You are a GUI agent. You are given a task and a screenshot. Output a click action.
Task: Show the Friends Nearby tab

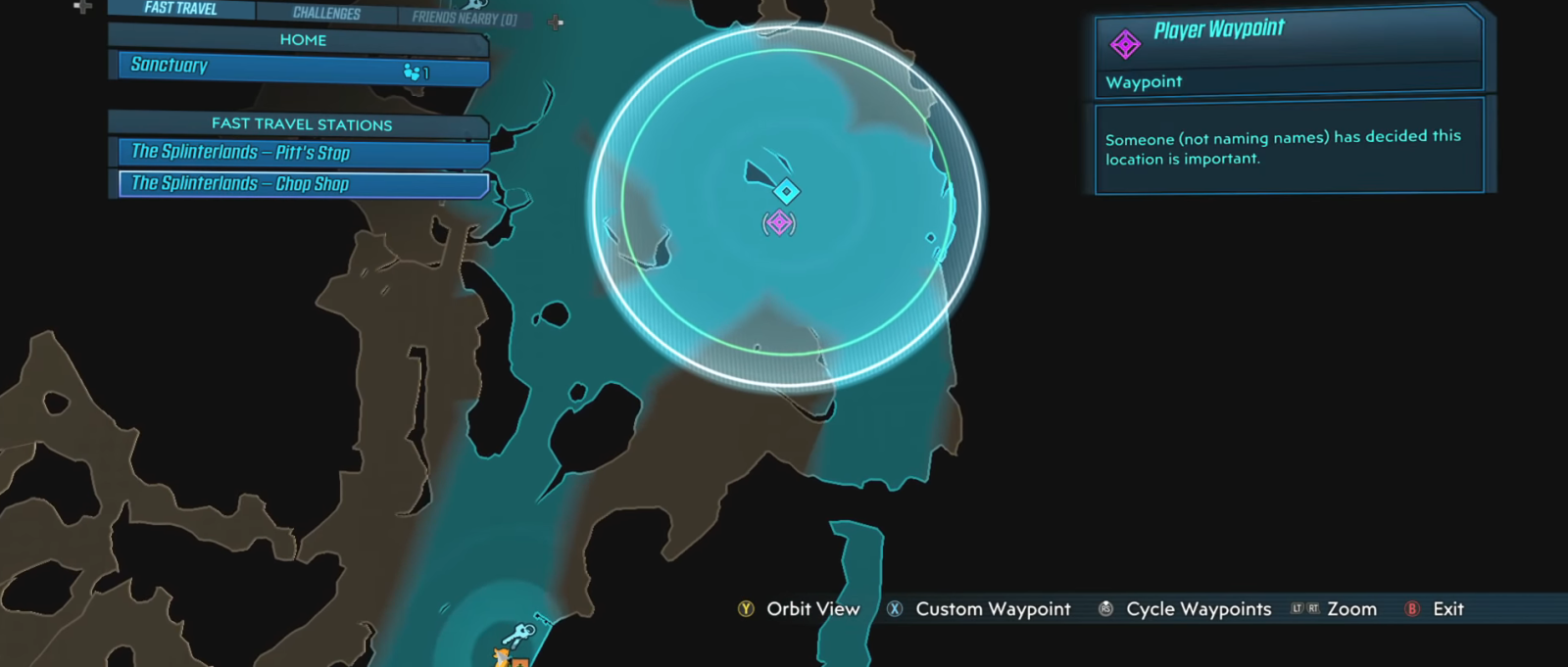pos(464,18)
